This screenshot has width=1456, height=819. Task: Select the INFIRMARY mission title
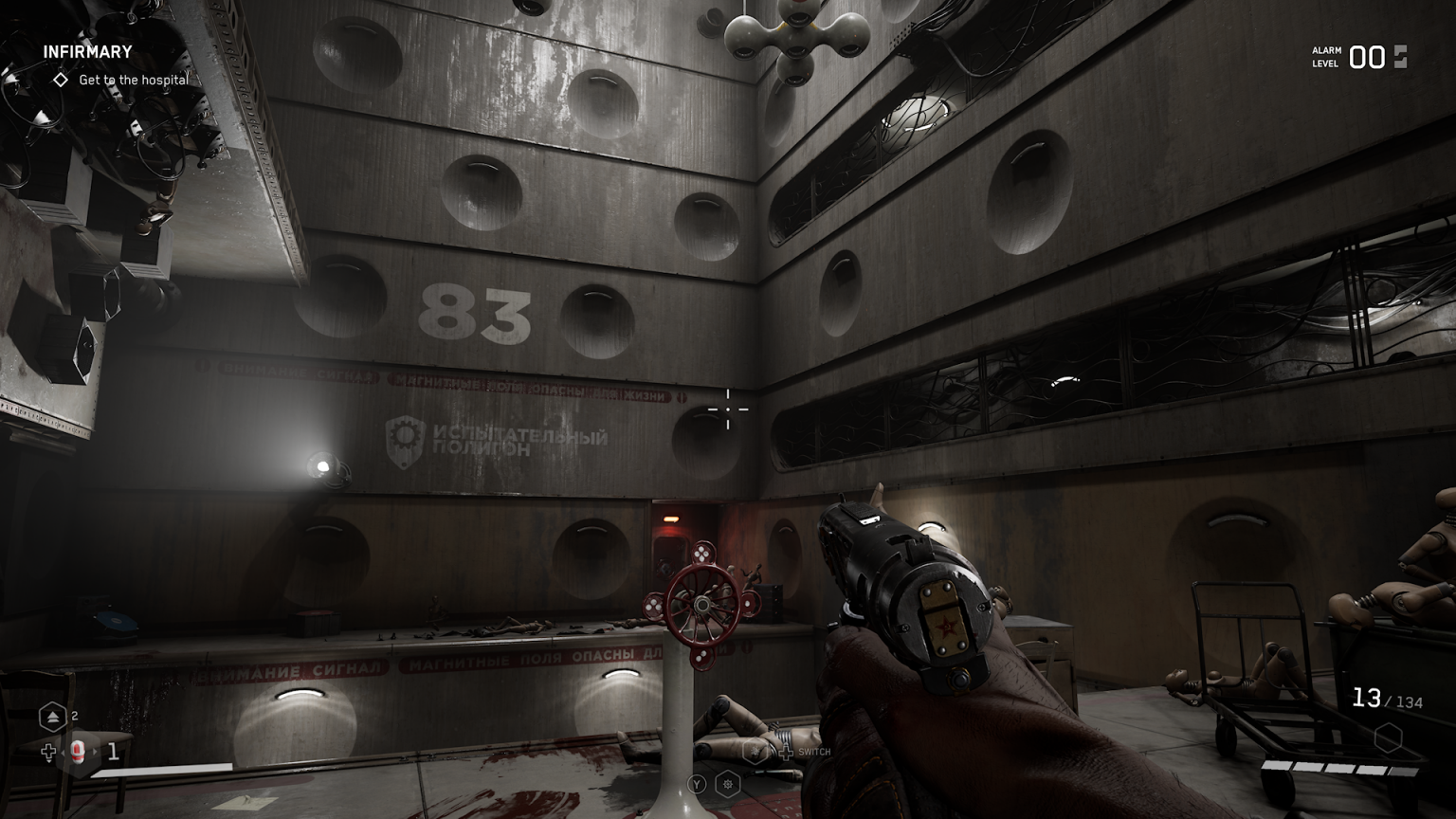[89, 51]
